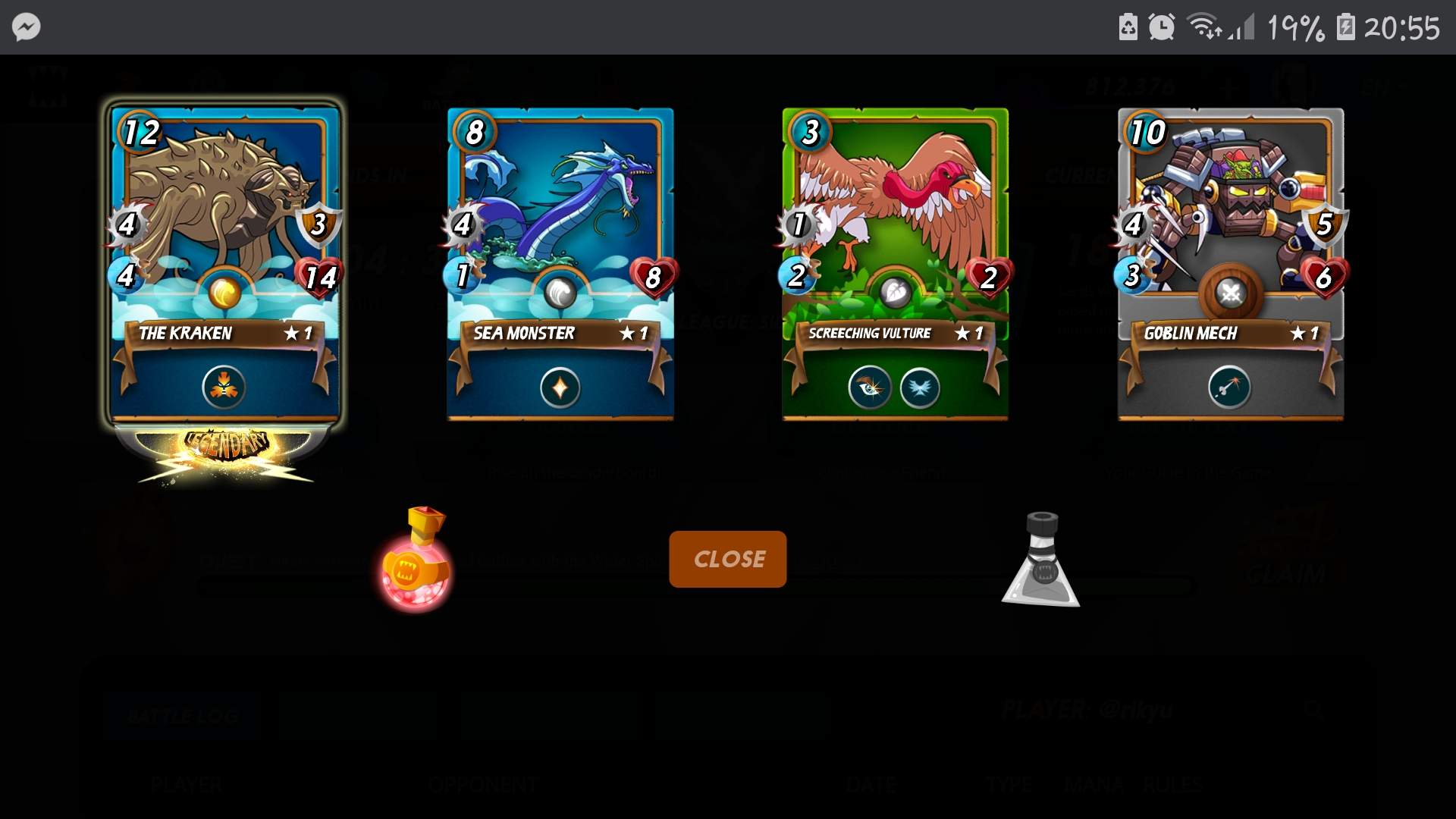Click the red legendary potion flask
1456x819 pixels.
[x=416, y=561]
